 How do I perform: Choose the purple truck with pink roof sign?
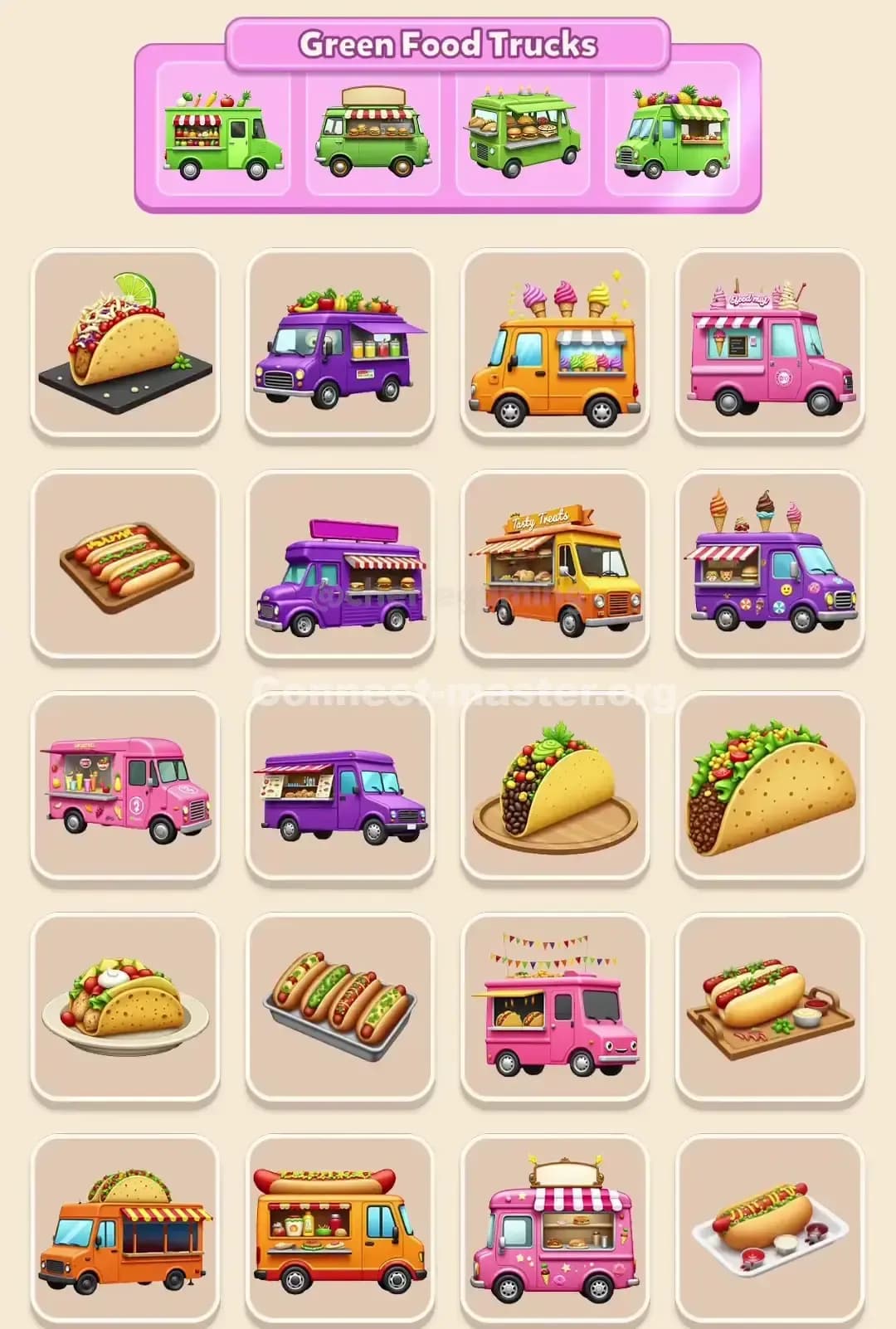pyautogui.click(x=339, y=565)
